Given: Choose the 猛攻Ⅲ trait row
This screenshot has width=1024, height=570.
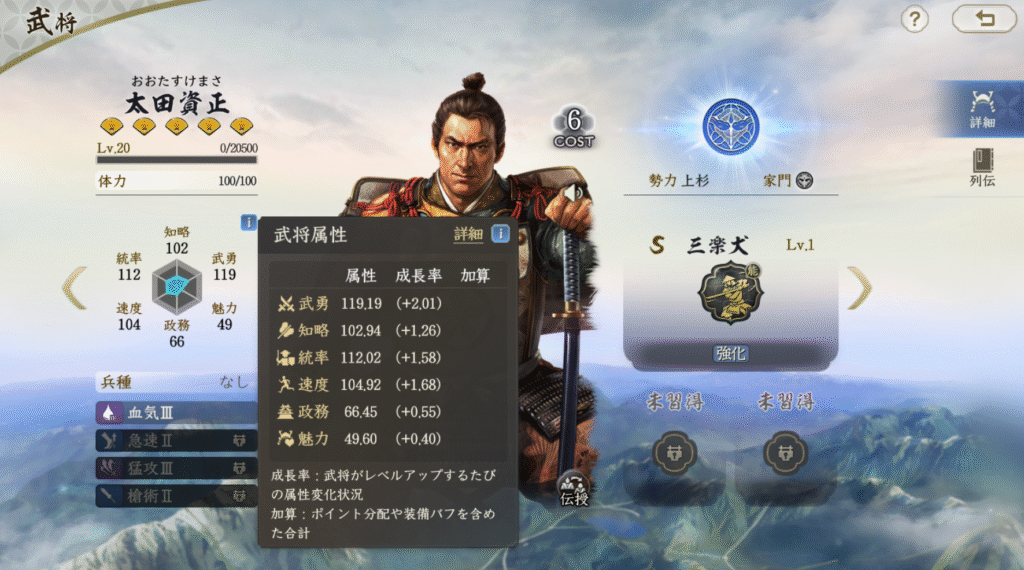Looking at the screenshot, I should pyautogui.click(x=176, y=467).
